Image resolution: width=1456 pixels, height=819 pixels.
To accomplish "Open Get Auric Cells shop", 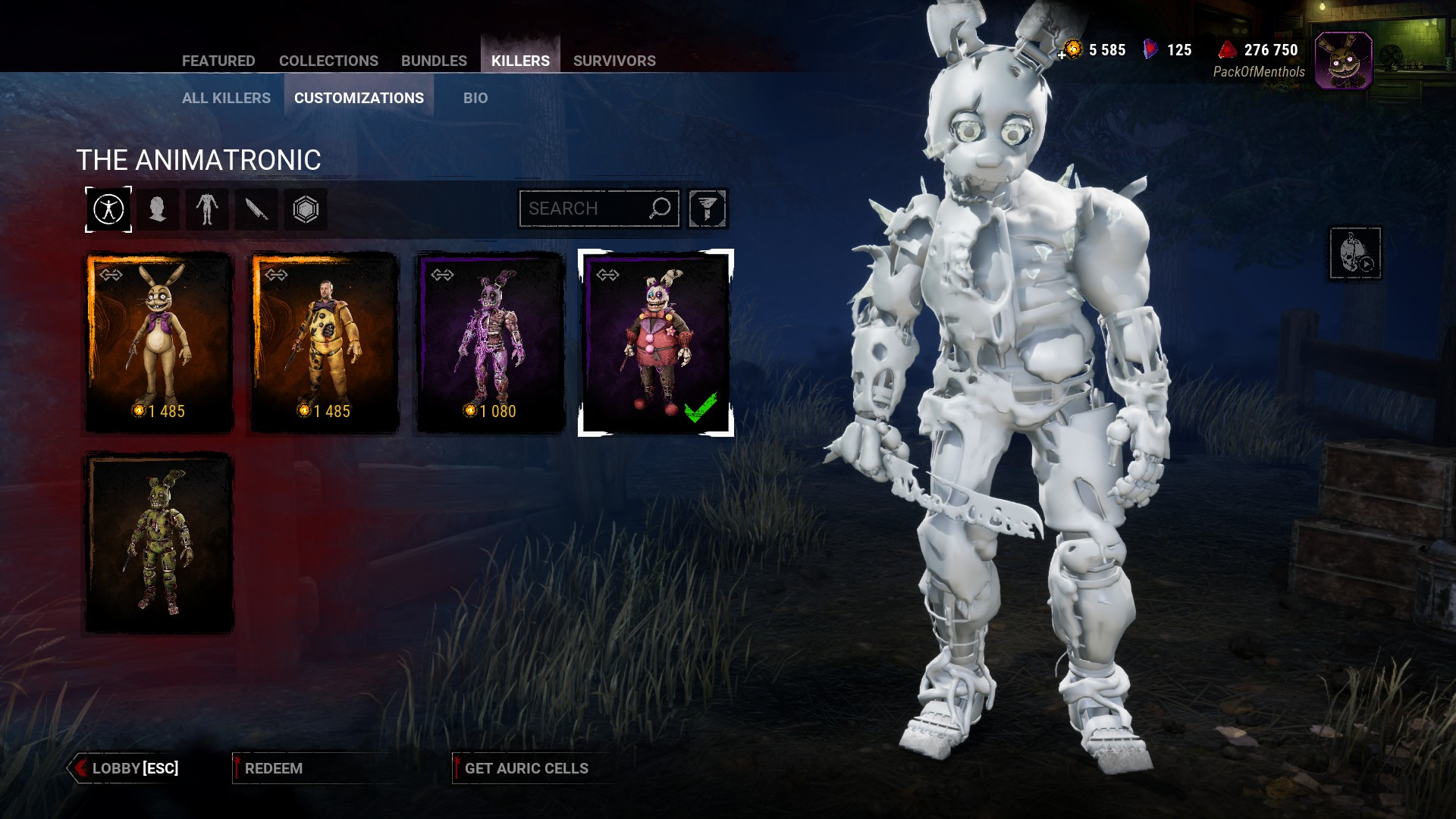I will pyautogui.click(x=526, y=768).
